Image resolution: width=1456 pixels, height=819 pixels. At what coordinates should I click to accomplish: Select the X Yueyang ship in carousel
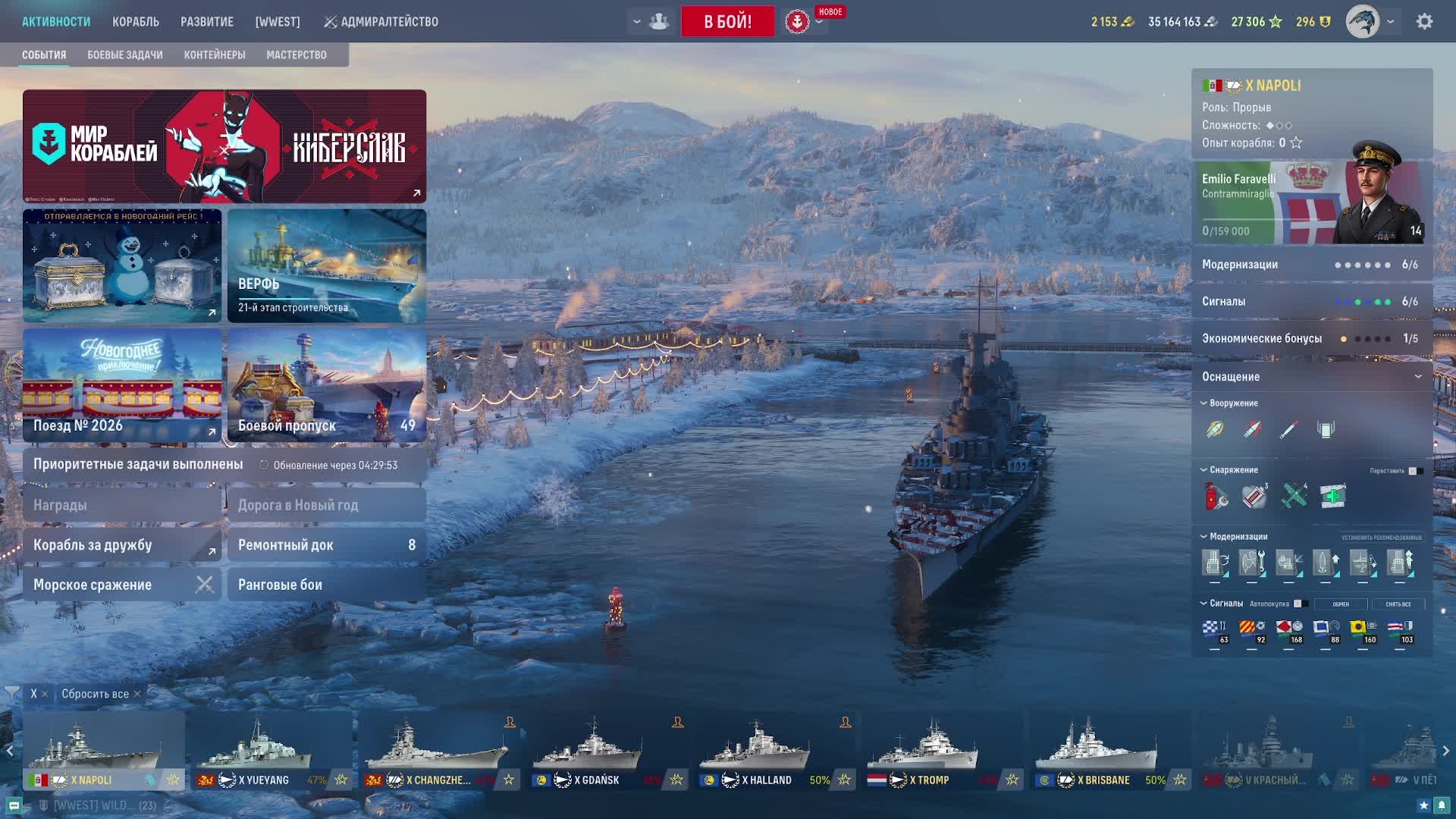(x=271, y=751)
